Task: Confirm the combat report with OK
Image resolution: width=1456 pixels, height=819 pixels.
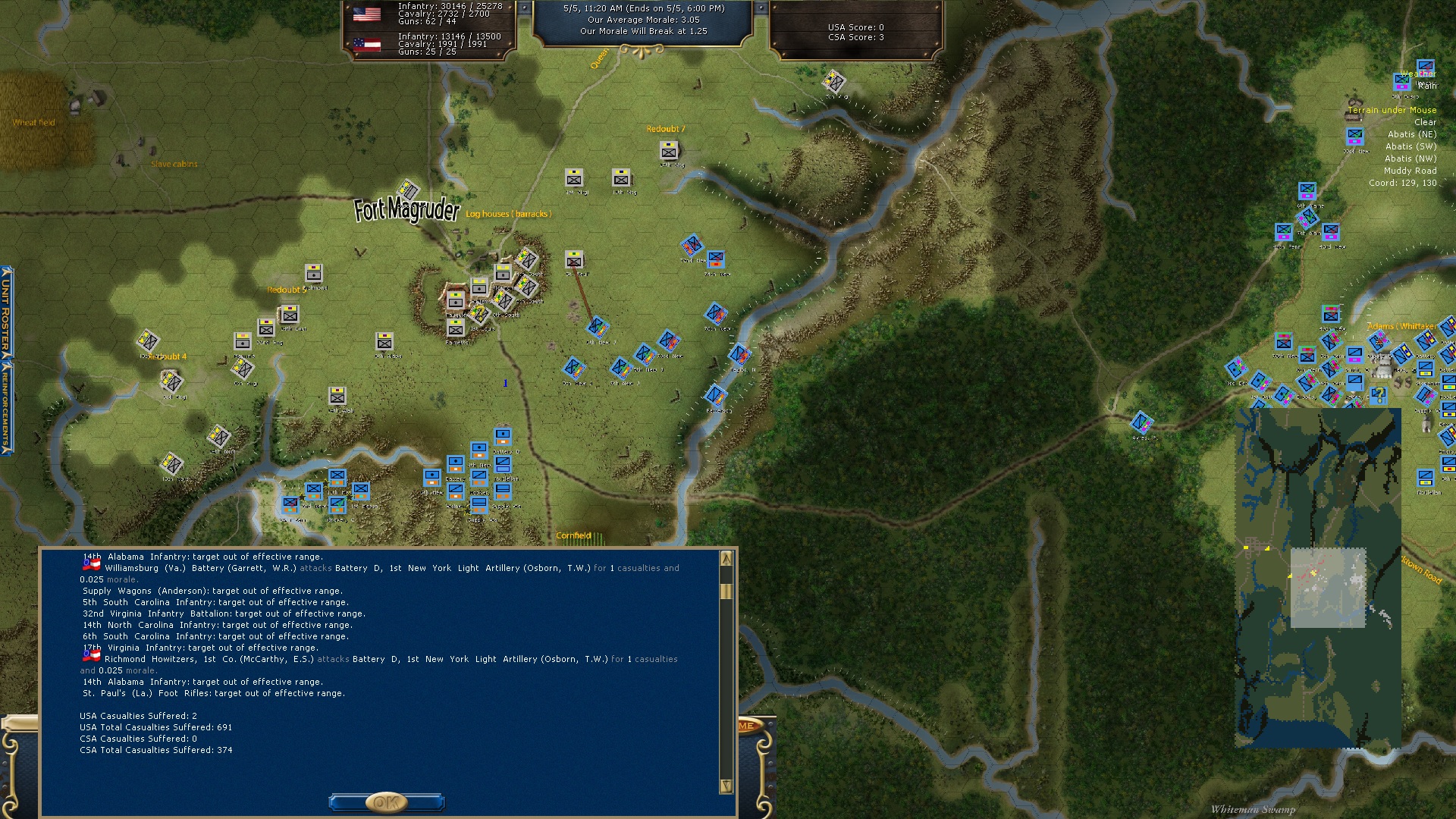Action: coord(386,802)
